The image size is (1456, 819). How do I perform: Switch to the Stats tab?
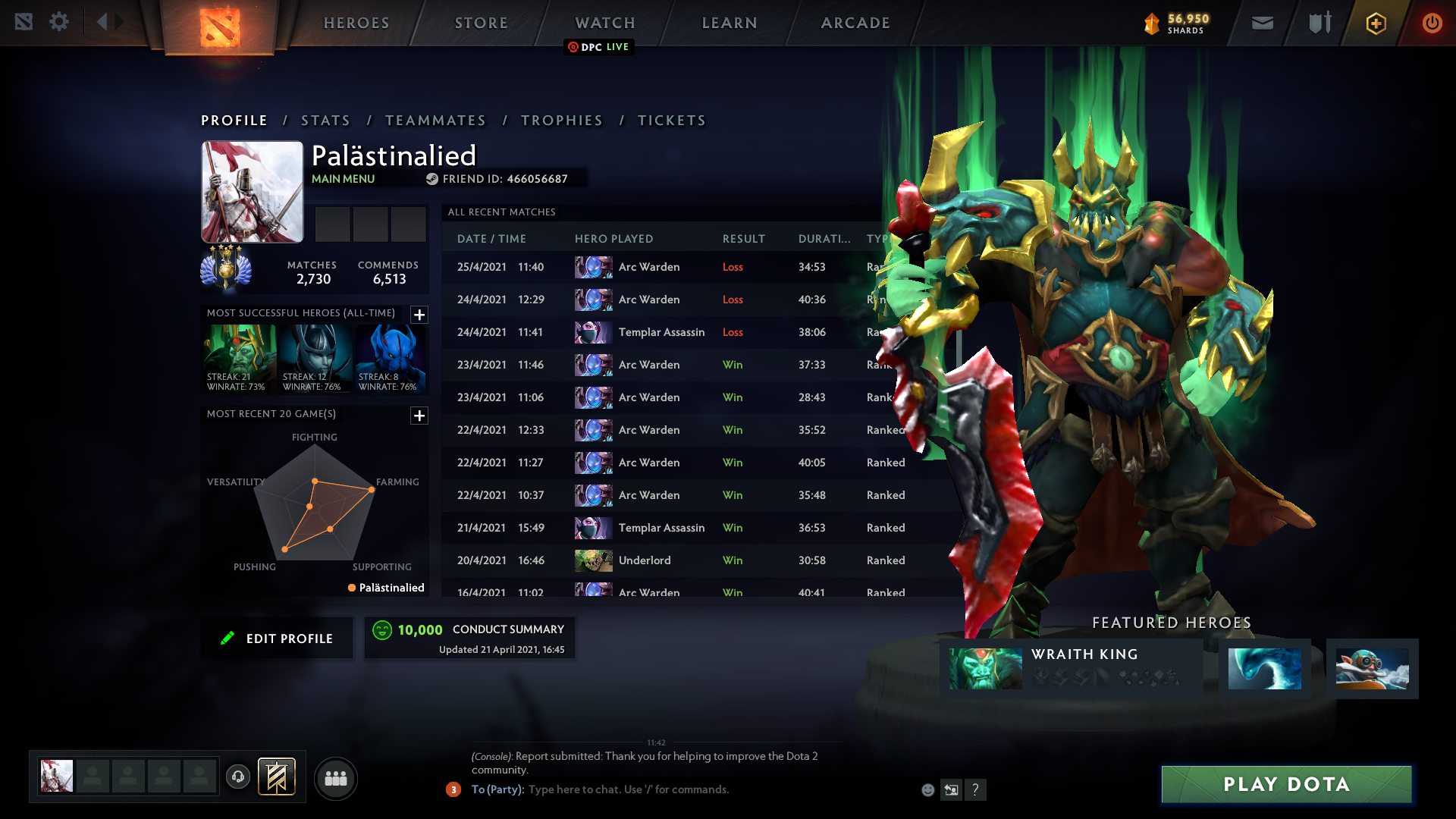[x=325, y=121]
